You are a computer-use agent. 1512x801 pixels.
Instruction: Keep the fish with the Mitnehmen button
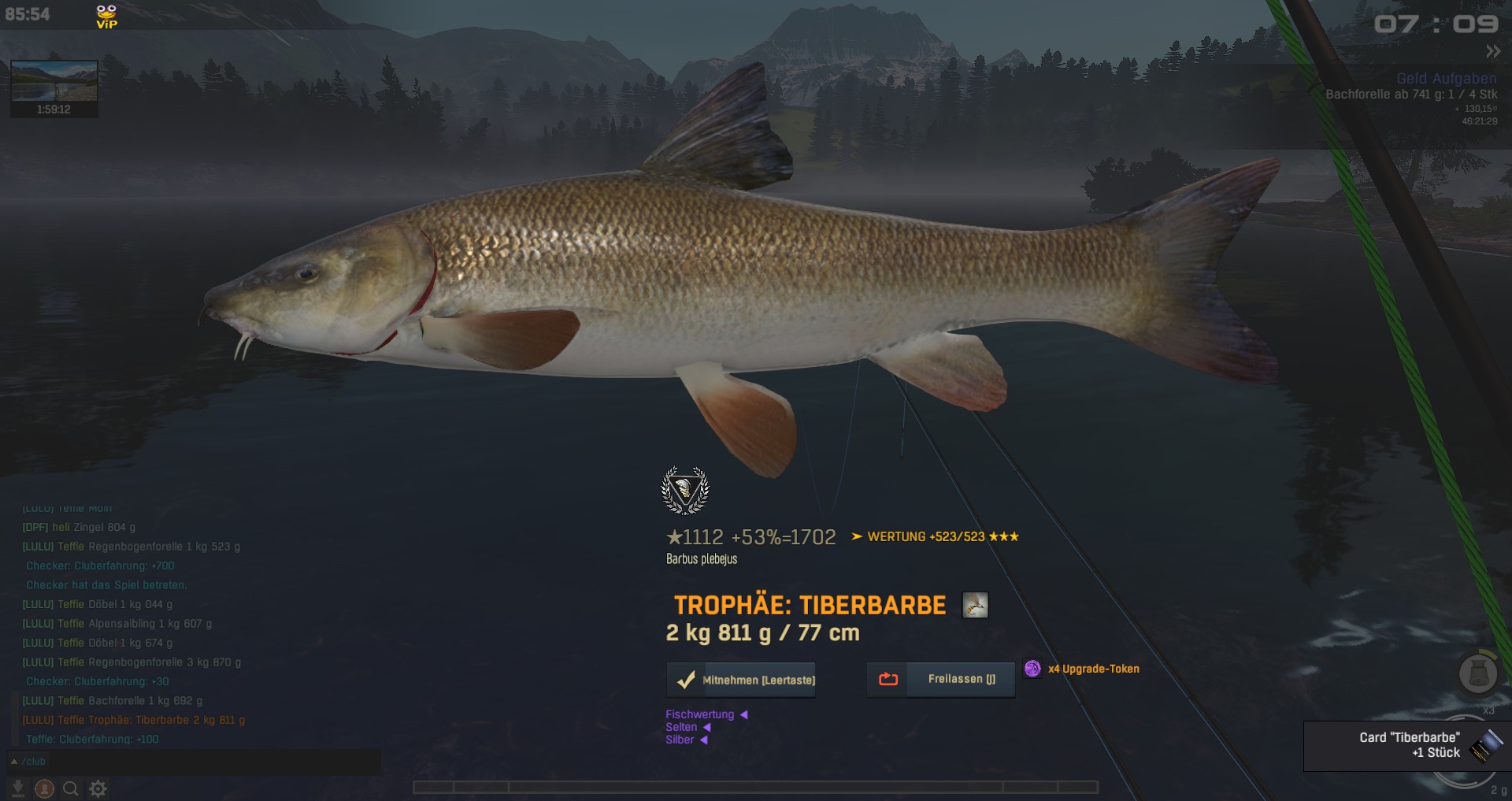[x=741, y=680]
